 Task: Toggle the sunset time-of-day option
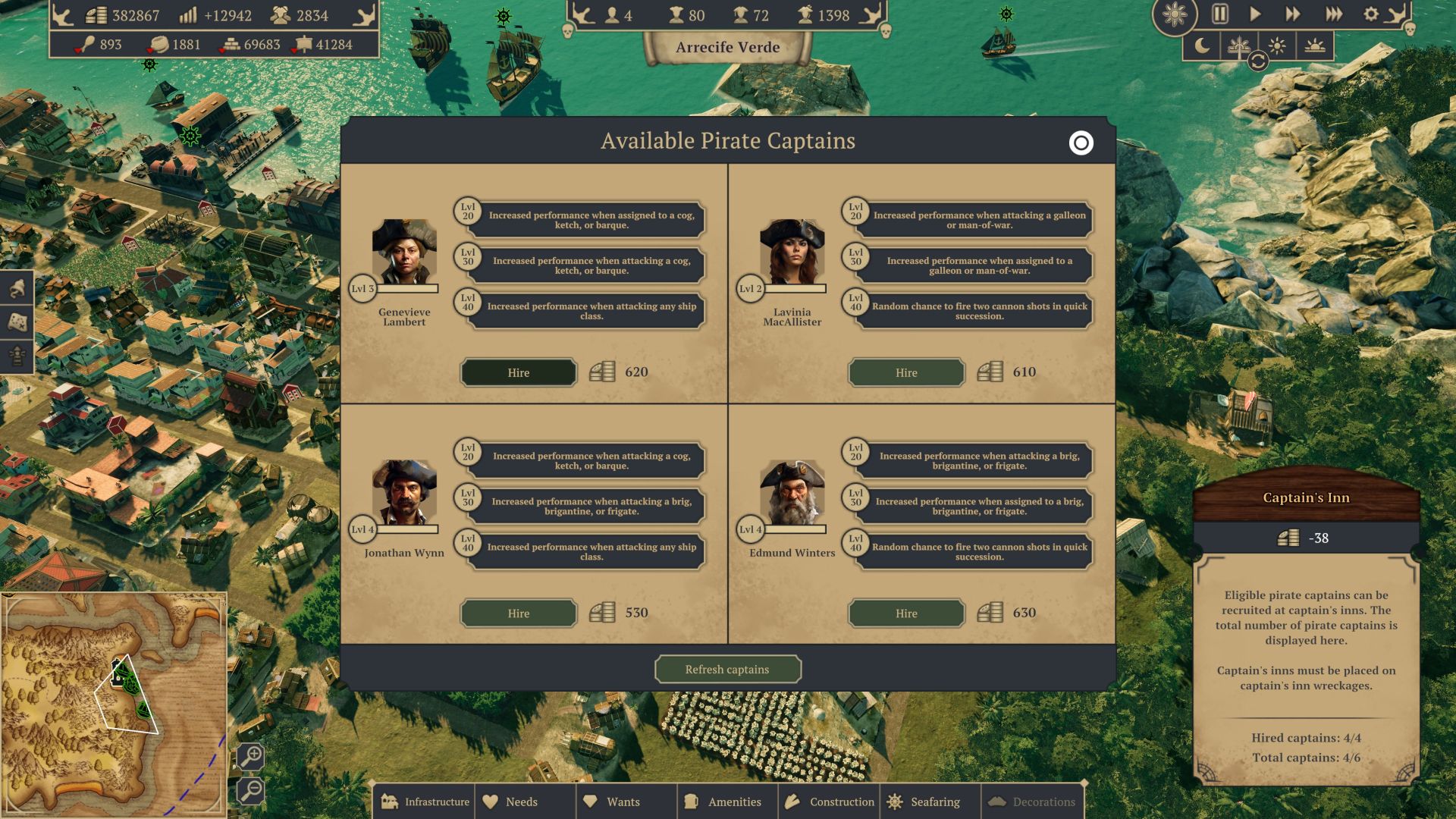1316,45
